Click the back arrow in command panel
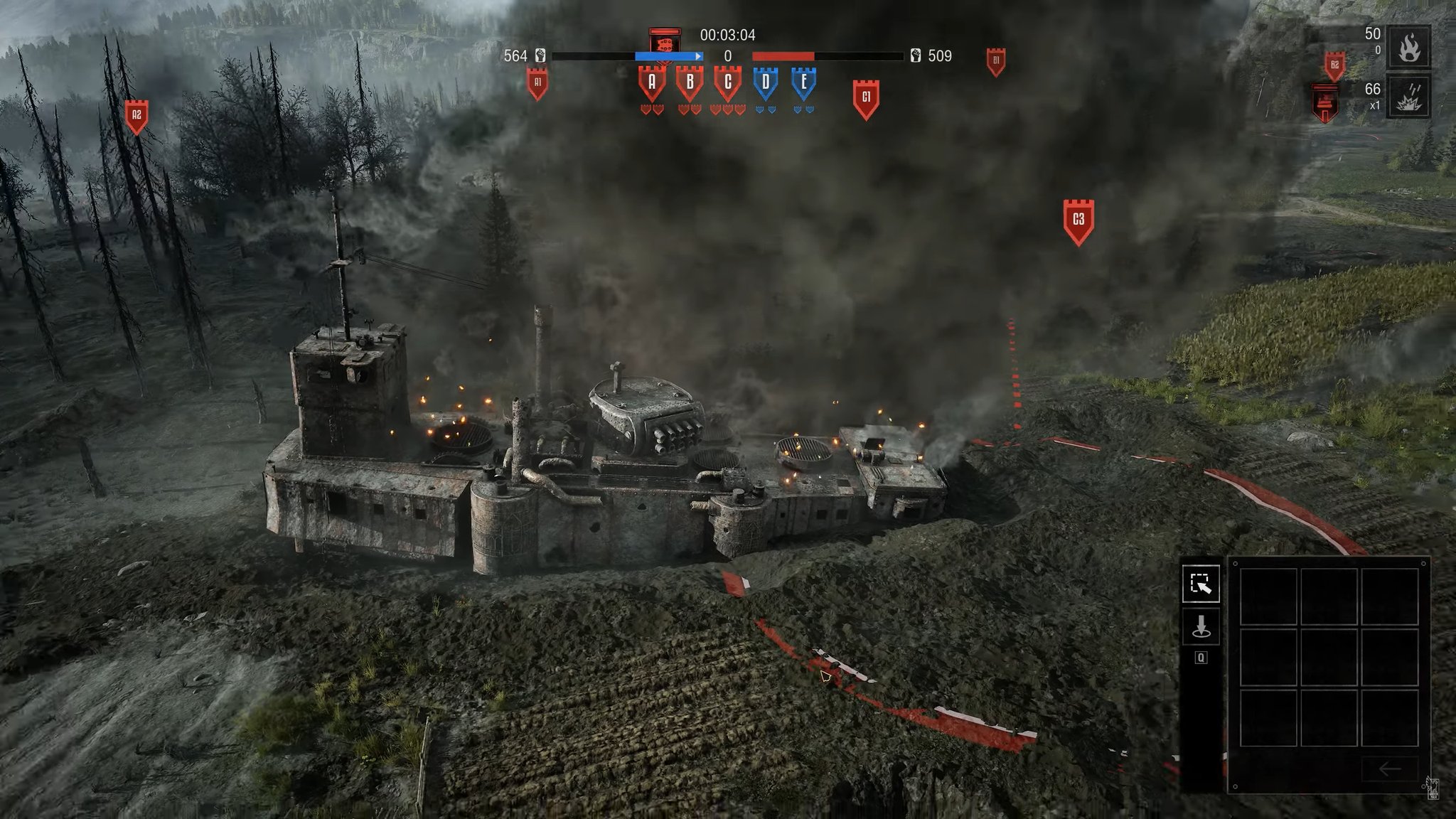The image size is (1456, 819). (x=1389, y=769)
